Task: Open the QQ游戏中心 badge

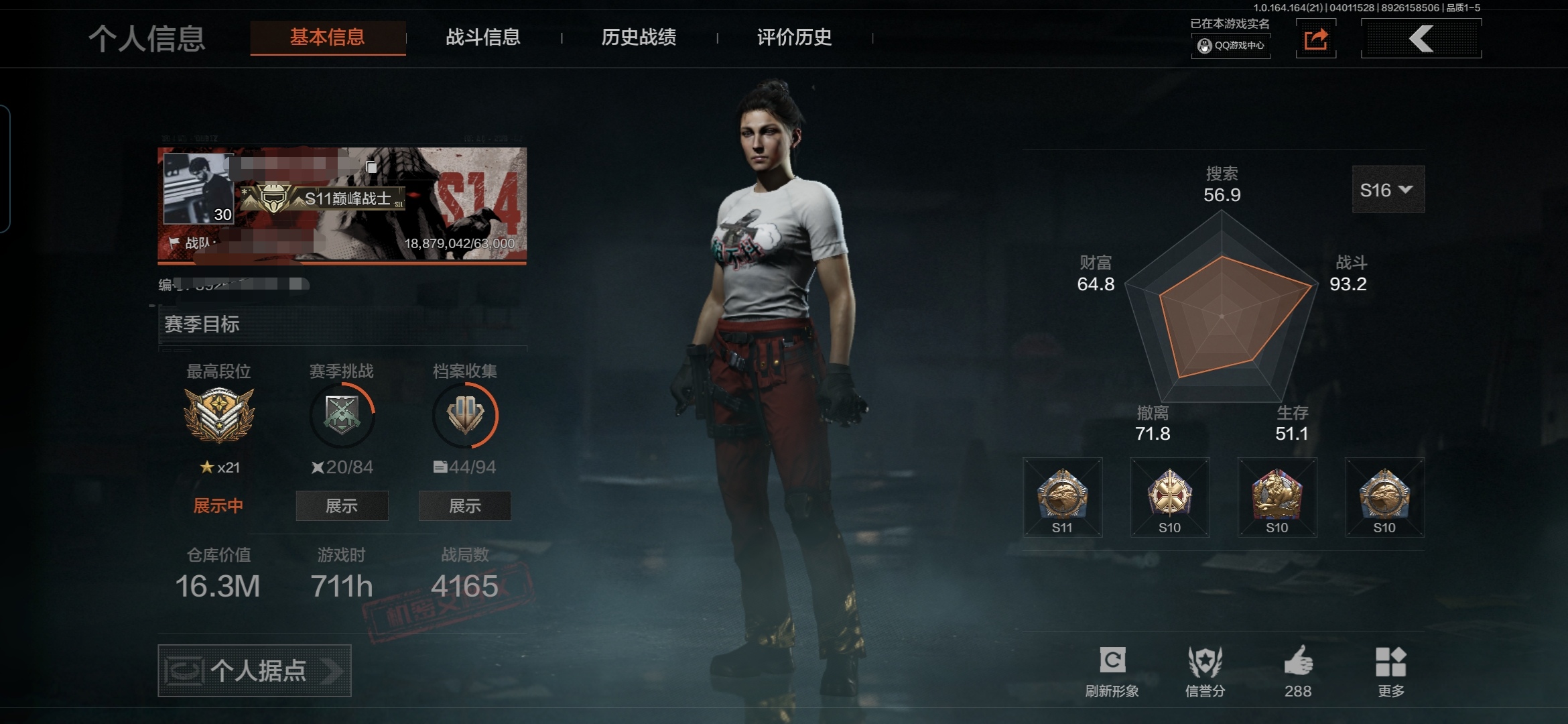Action: coord(1231,46)
